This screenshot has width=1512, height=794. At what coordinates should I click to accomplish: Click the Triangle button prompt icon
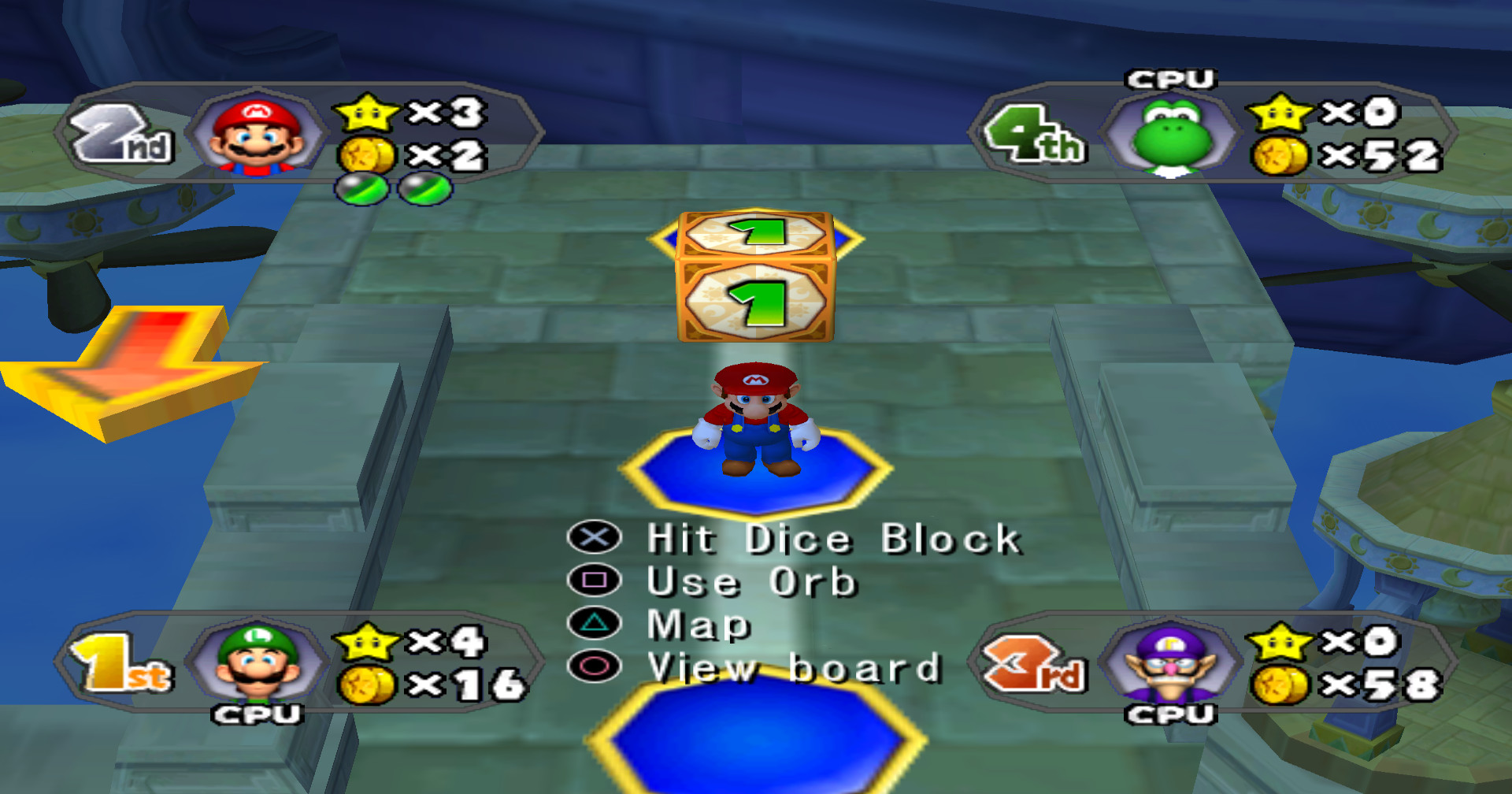(595, 626)
